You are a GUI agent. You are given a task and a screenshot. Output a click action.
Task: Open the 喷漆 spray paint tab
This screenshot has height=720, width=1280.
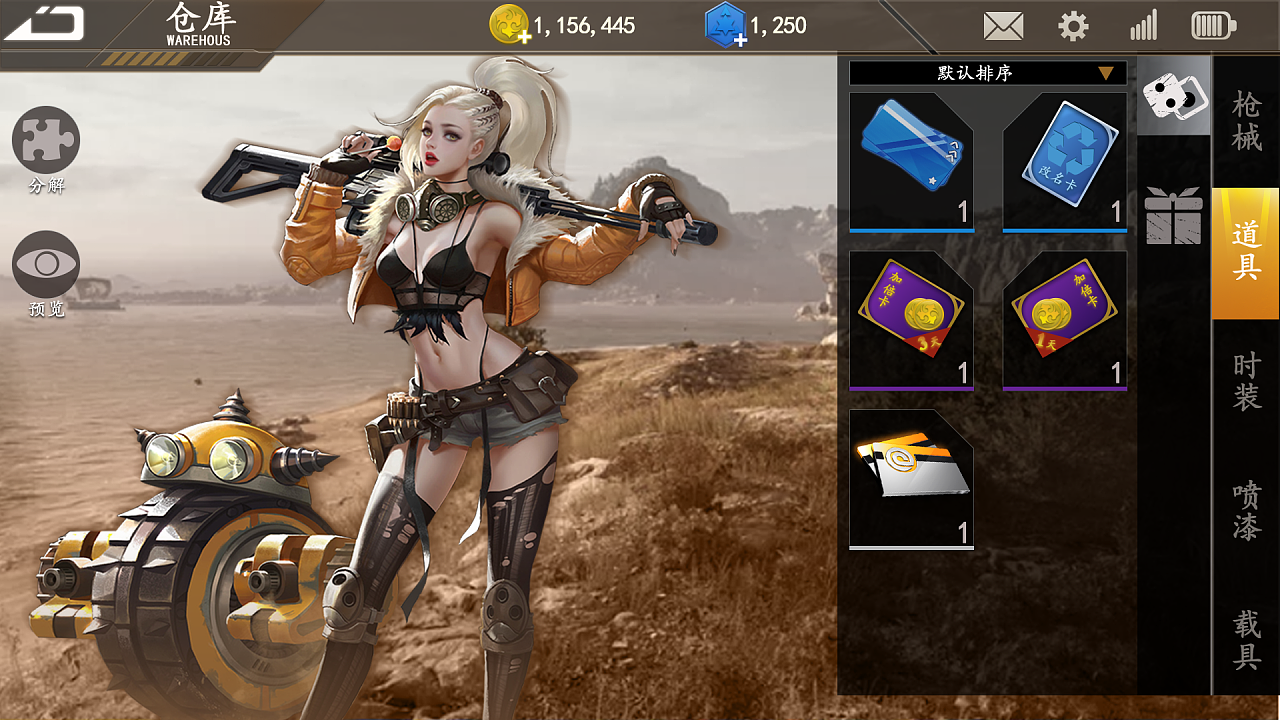[x=1246, y=511]
